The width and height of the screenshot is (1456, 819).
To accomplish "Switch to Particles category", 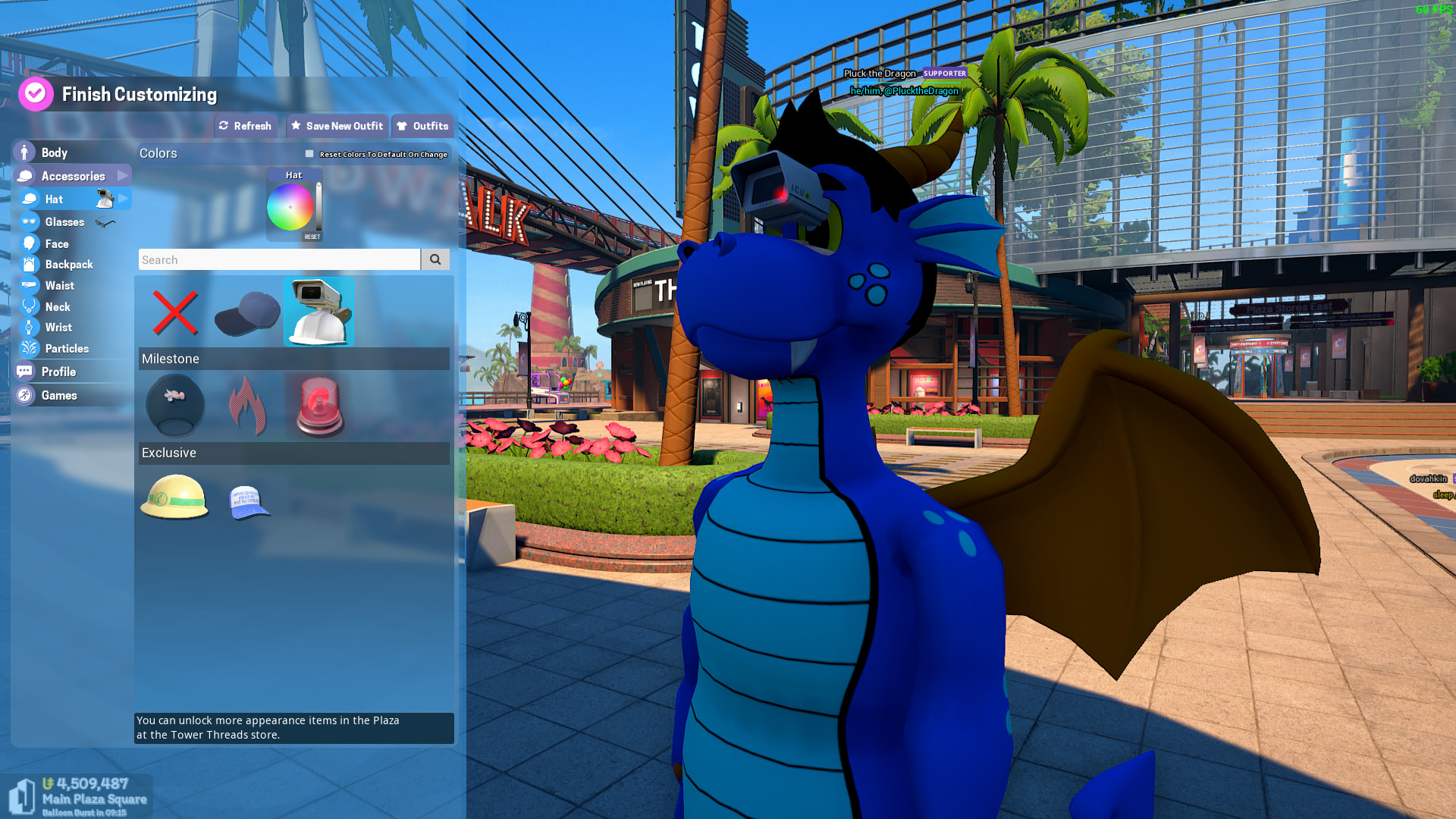I will 67,349.
